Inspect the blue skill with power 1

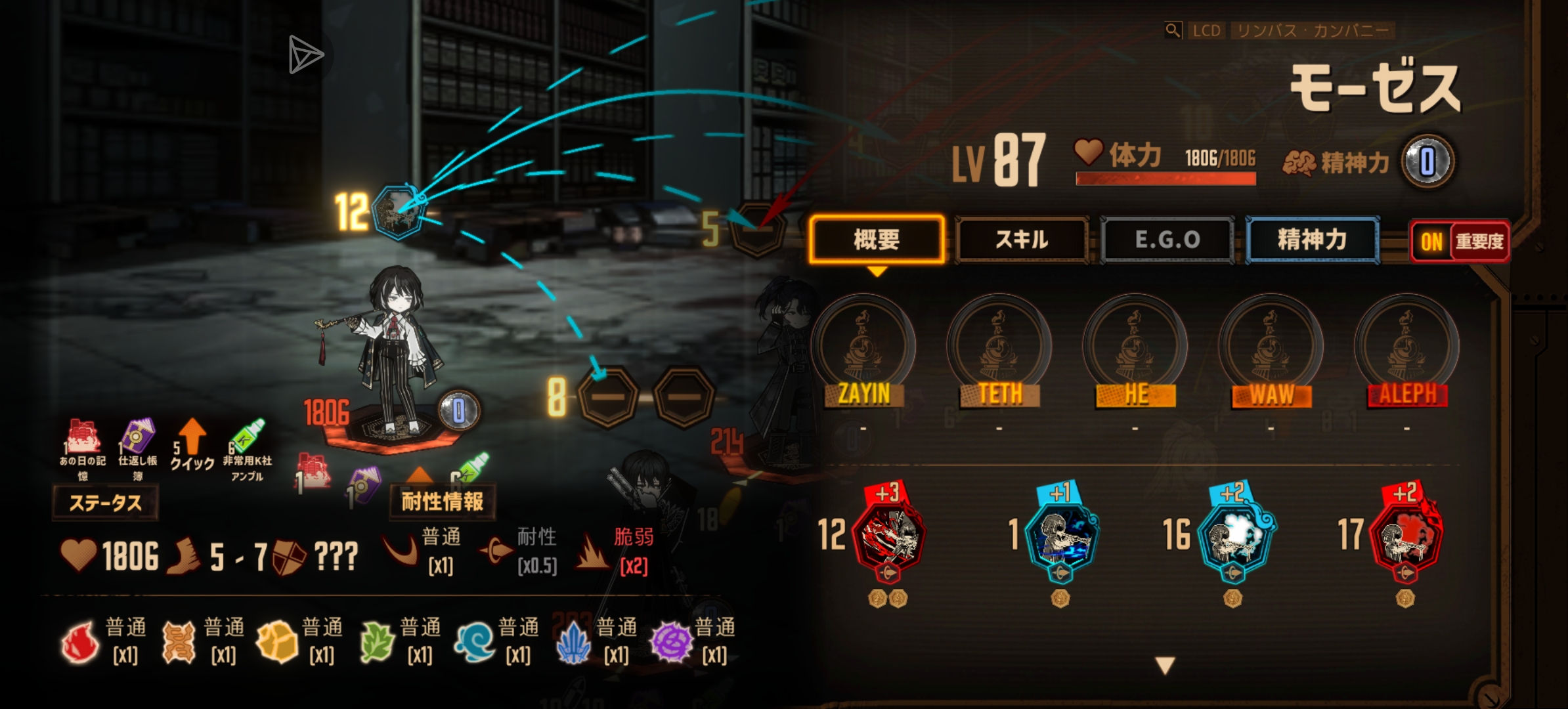coord(1061,535)
